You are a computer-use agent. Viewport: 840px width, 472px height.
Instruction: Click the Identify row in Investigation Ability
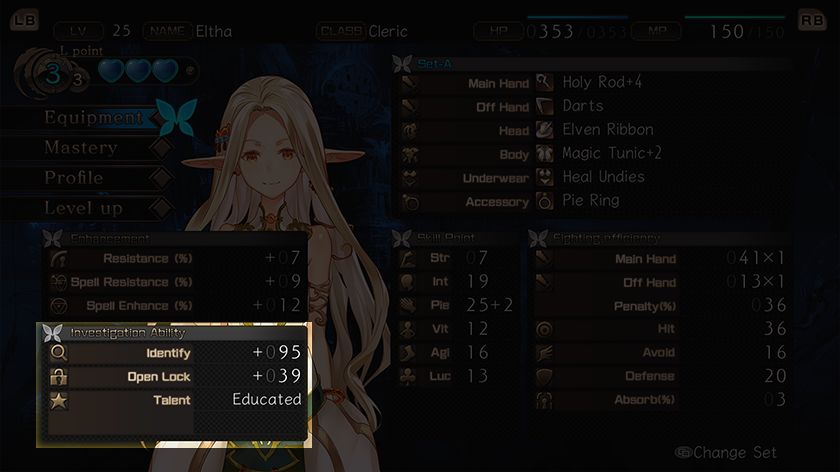[174, 353]
